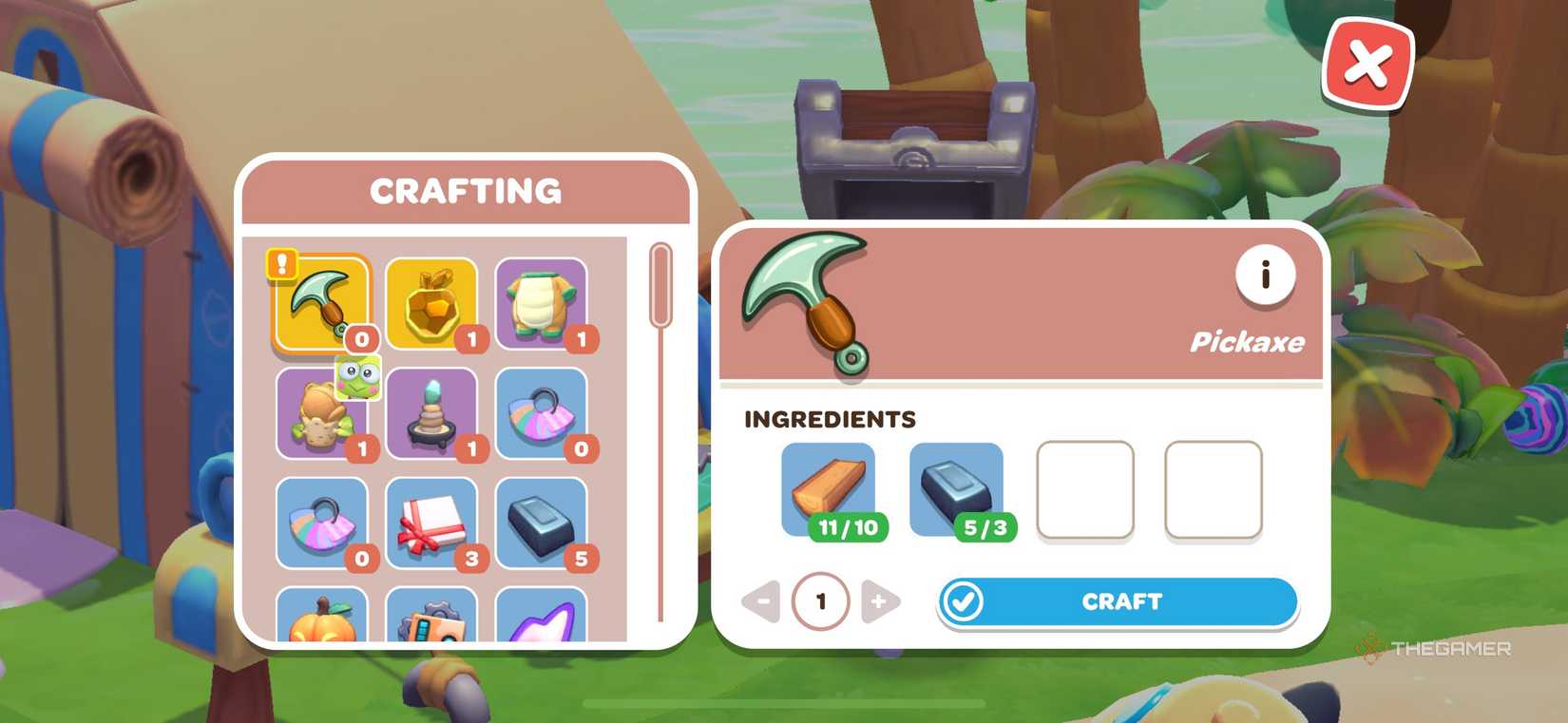Tap the quantity field showing 1
Screen dimensions: 1568x723
(x=821, y=600)
